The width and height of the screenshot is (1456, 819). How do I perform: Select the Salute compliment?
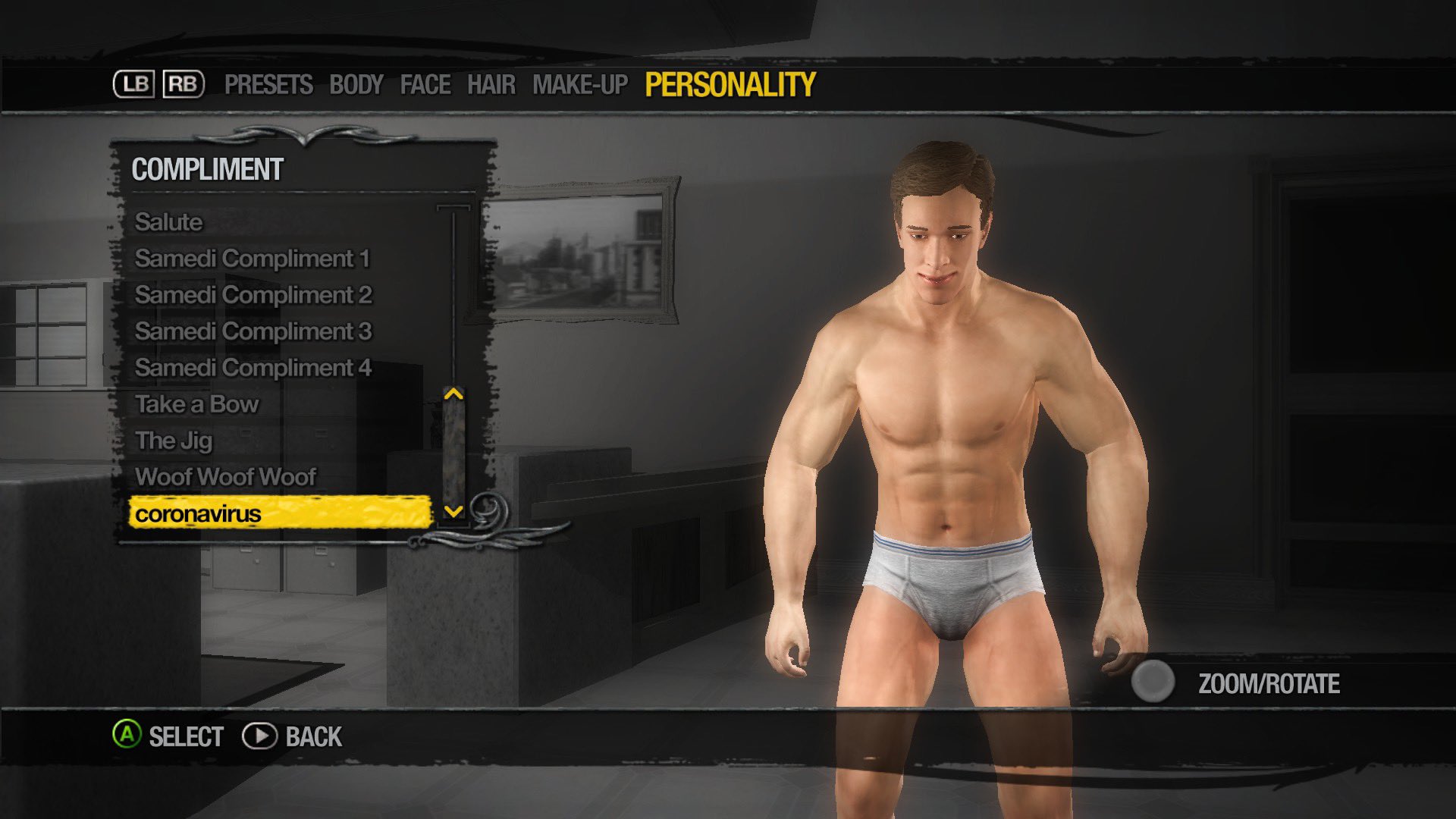(x=168, y=222)
